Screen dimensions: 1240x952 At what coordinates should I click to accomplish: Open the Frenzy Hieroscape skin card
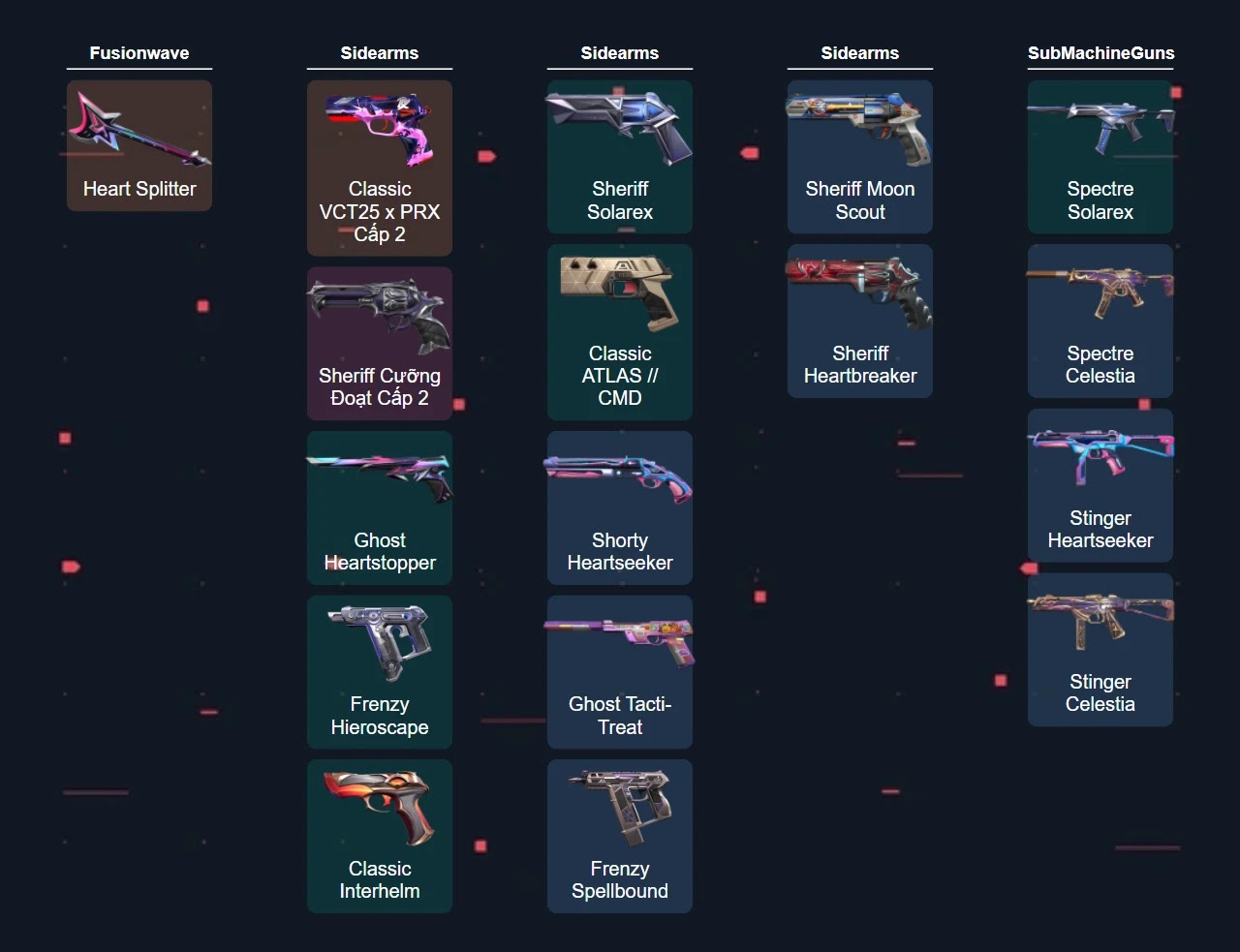pos(379,672)
